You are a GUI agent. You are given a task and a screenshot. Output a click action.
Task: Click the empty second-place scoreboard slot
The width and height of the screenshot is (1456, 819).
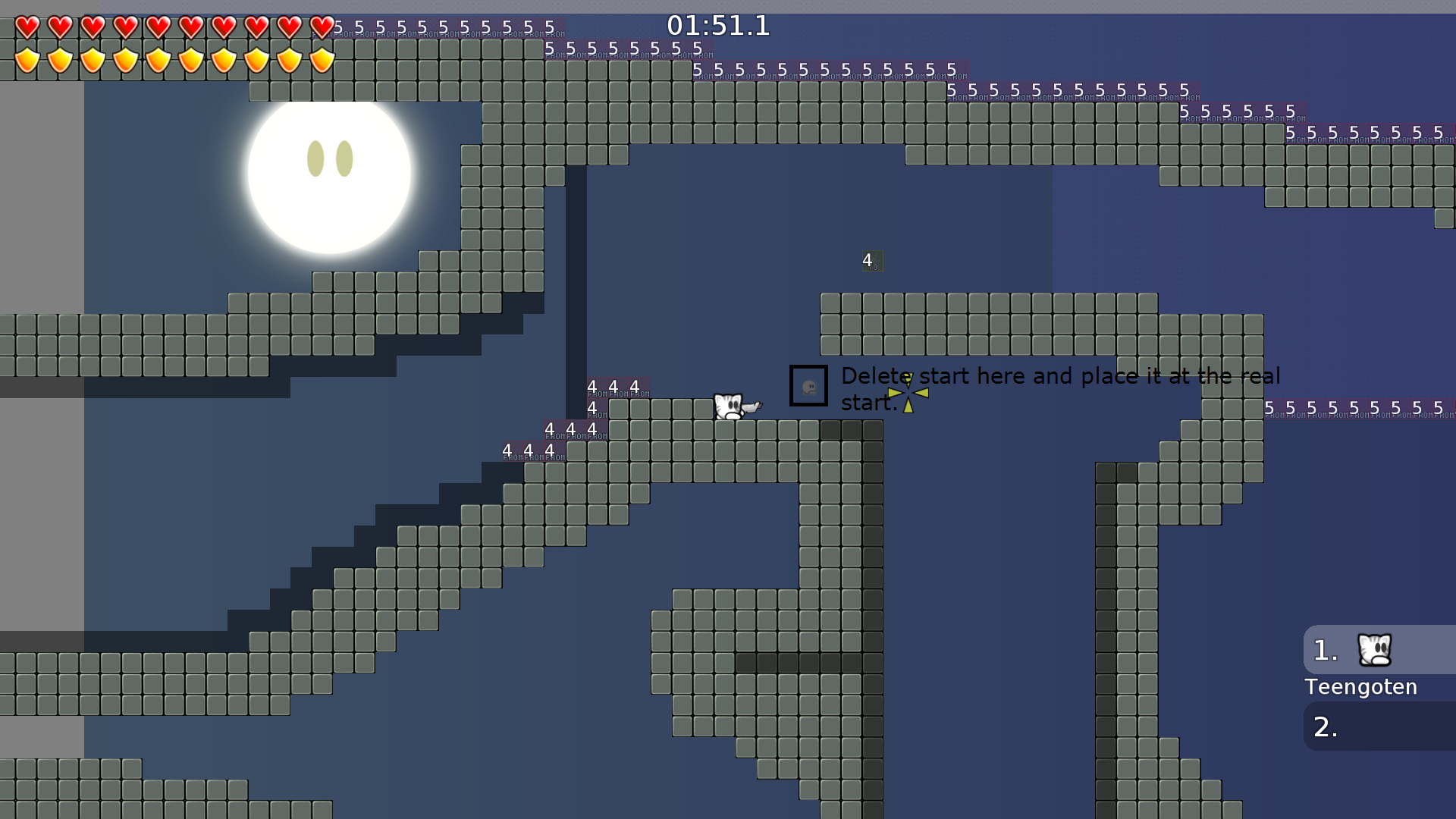pos(1380,726)
